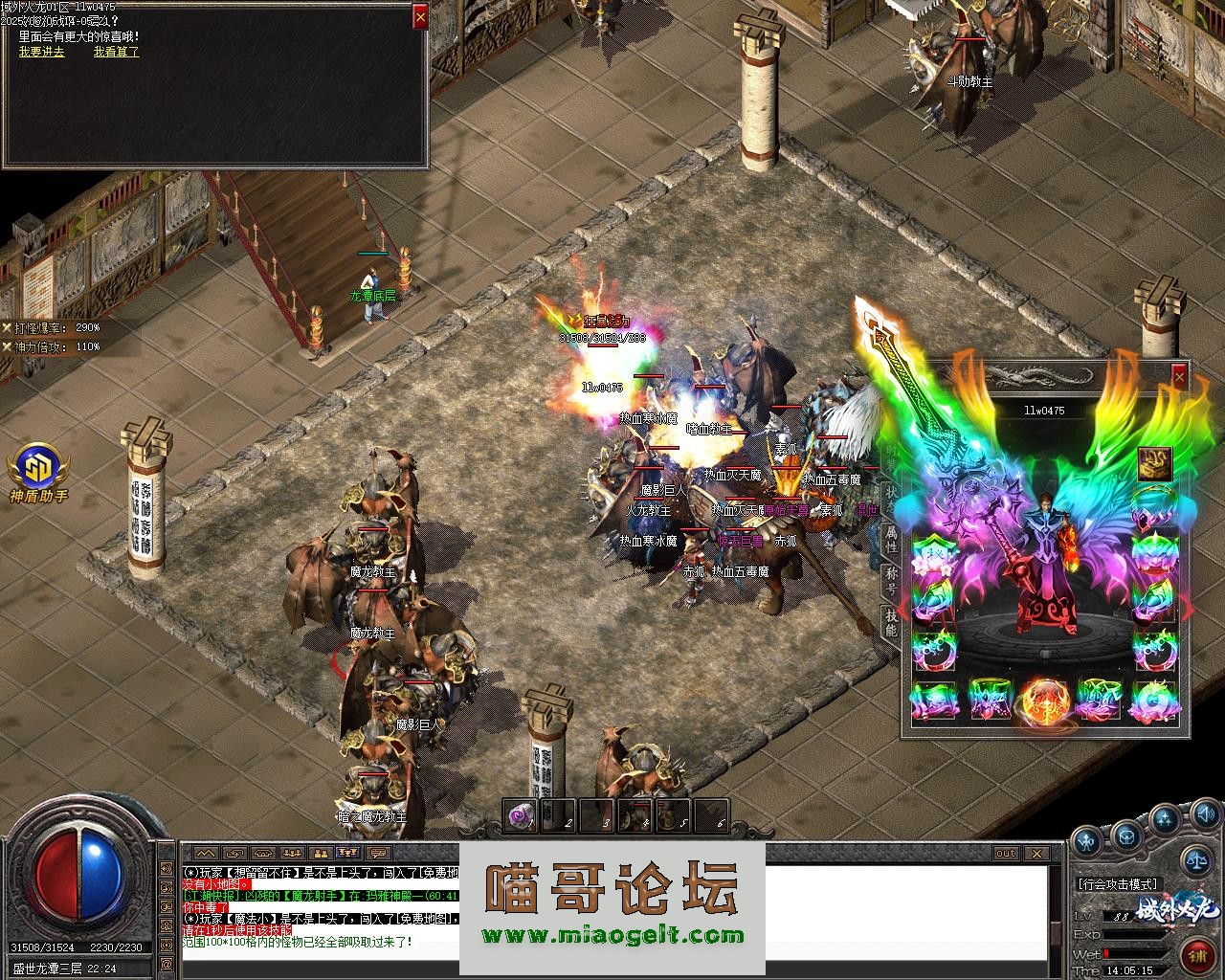Choose the 我看算了 dialogue option
This screenshot has height=980, width=1225.
pos(116,52)
